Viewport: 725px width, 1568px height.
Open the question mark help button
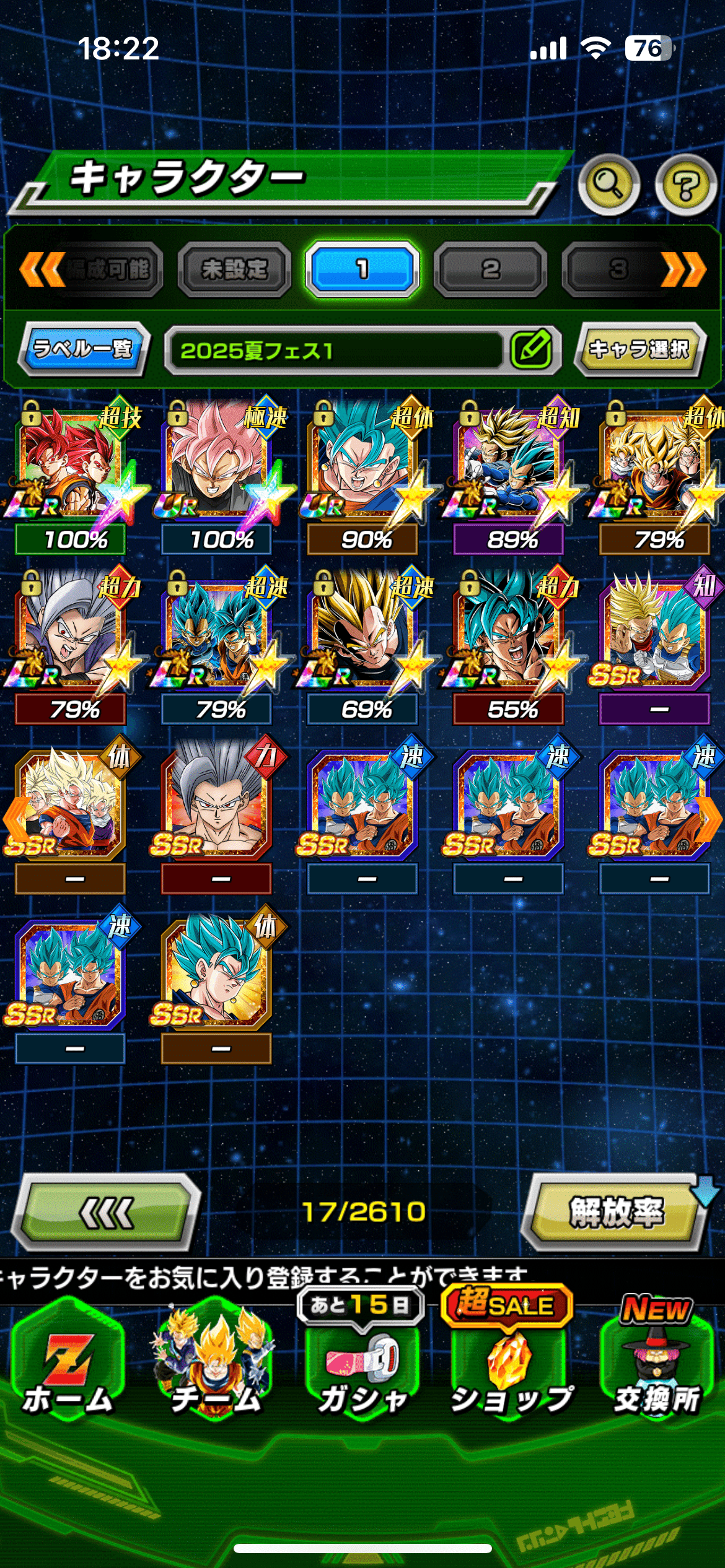point(685,185)
